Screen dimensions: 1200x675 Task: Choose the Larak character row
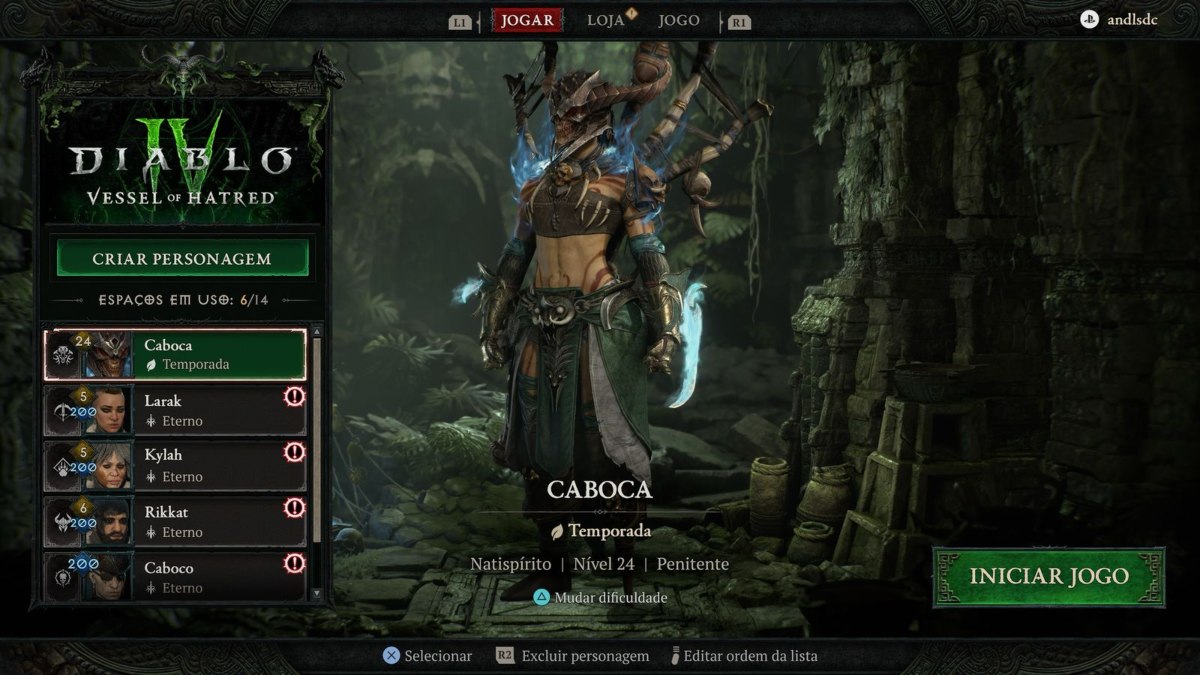point(175,411)
